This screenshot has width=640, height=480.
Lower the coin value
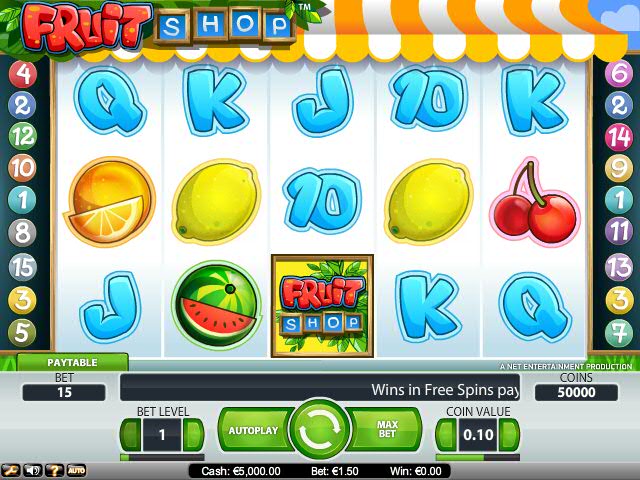click(x=443, y=435)
